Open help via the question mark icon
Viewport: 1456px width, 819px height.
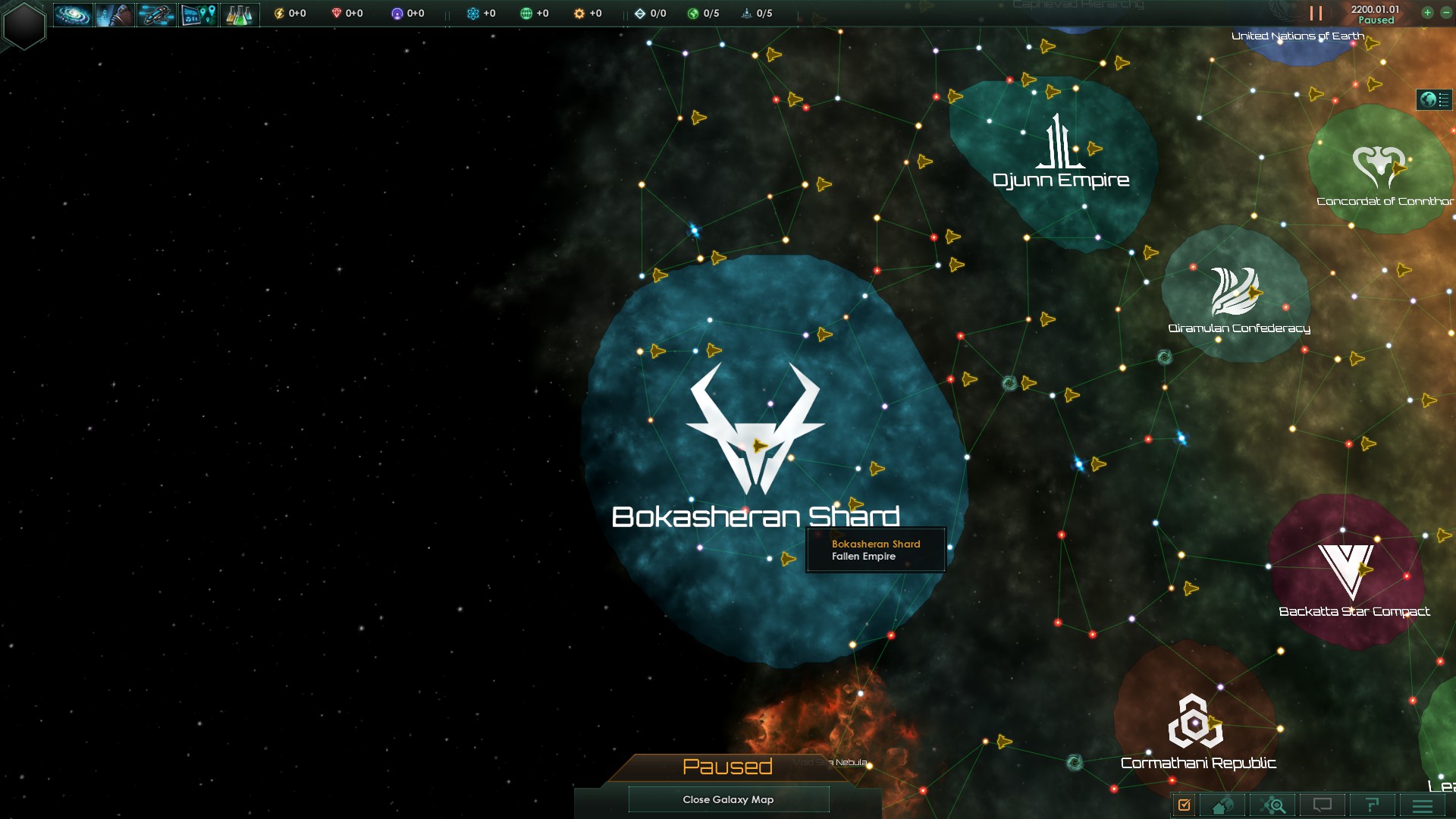(1373, 805)
